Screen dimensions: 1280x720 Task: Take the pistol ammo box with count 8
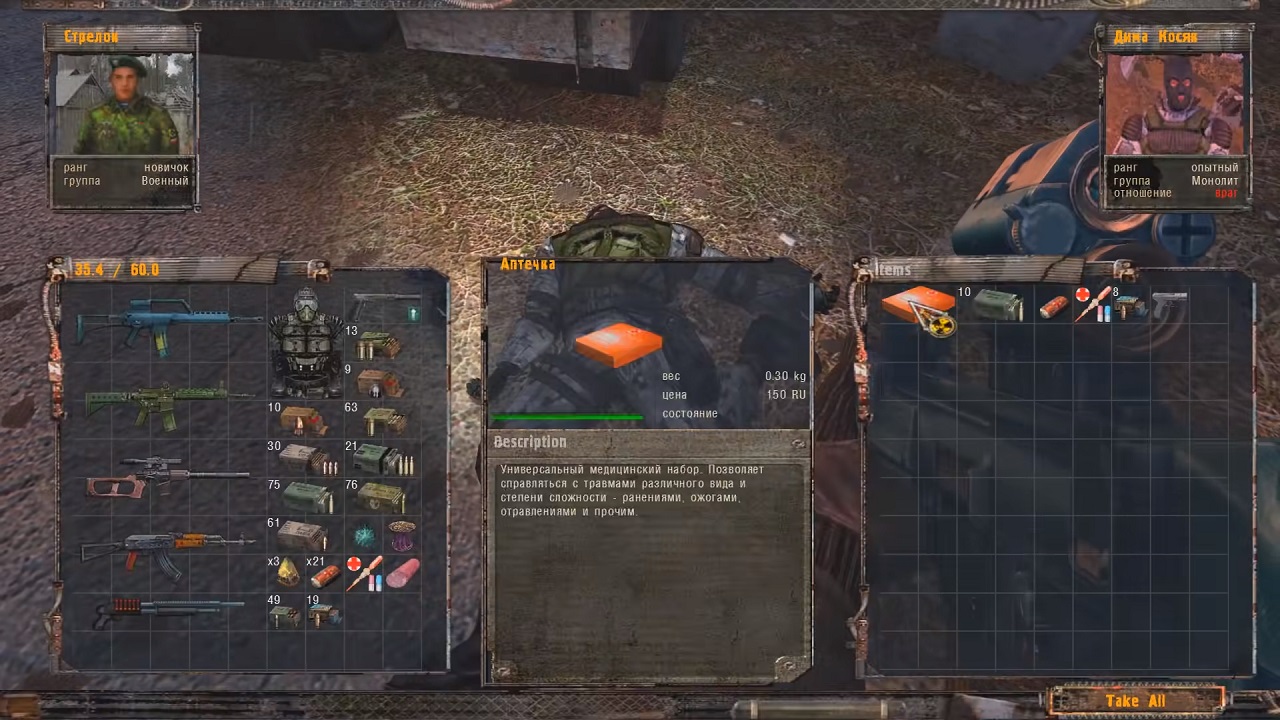[1130, 306]
